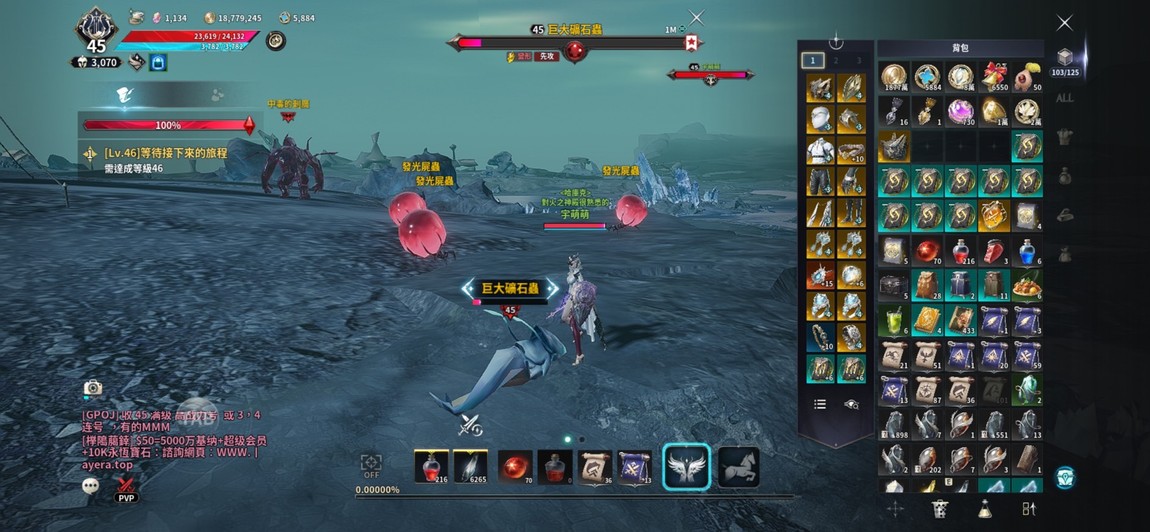This screenshot has height=532, width=1150.
Task: Close the backpack inventory panel
Action: click(1065, 22)
